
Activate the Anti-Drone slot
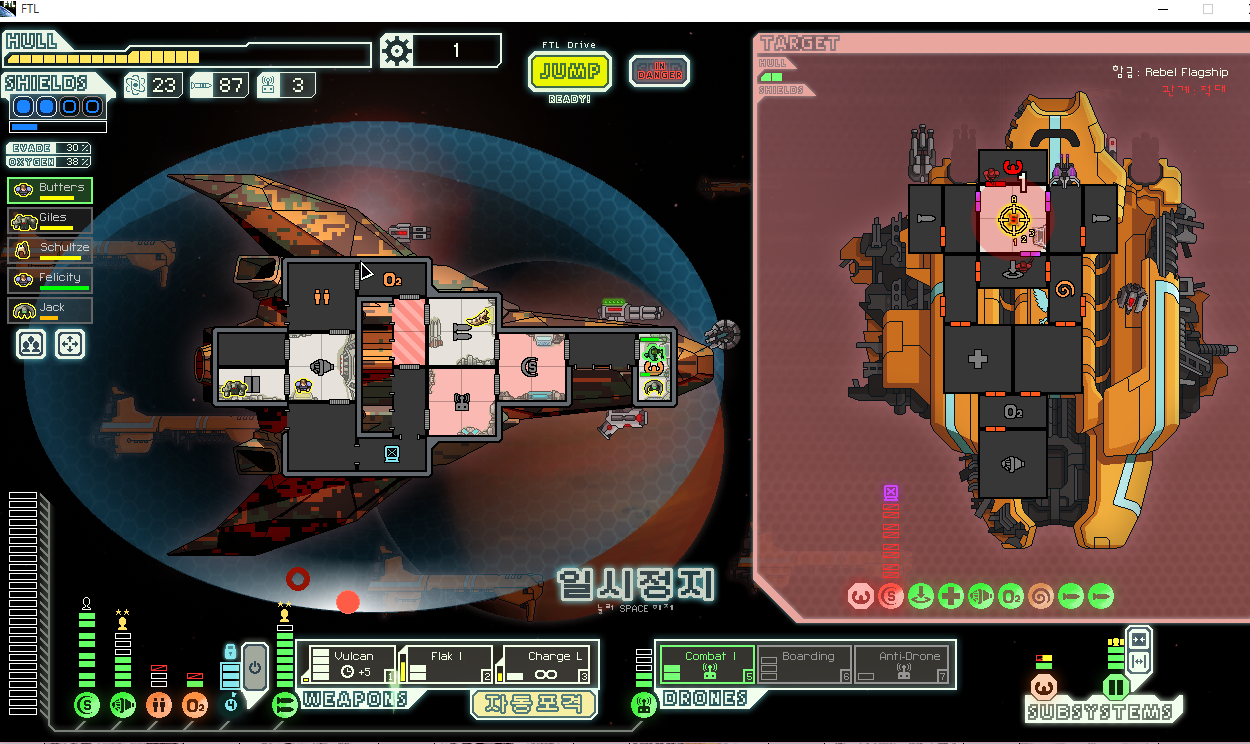click(904, 665)
